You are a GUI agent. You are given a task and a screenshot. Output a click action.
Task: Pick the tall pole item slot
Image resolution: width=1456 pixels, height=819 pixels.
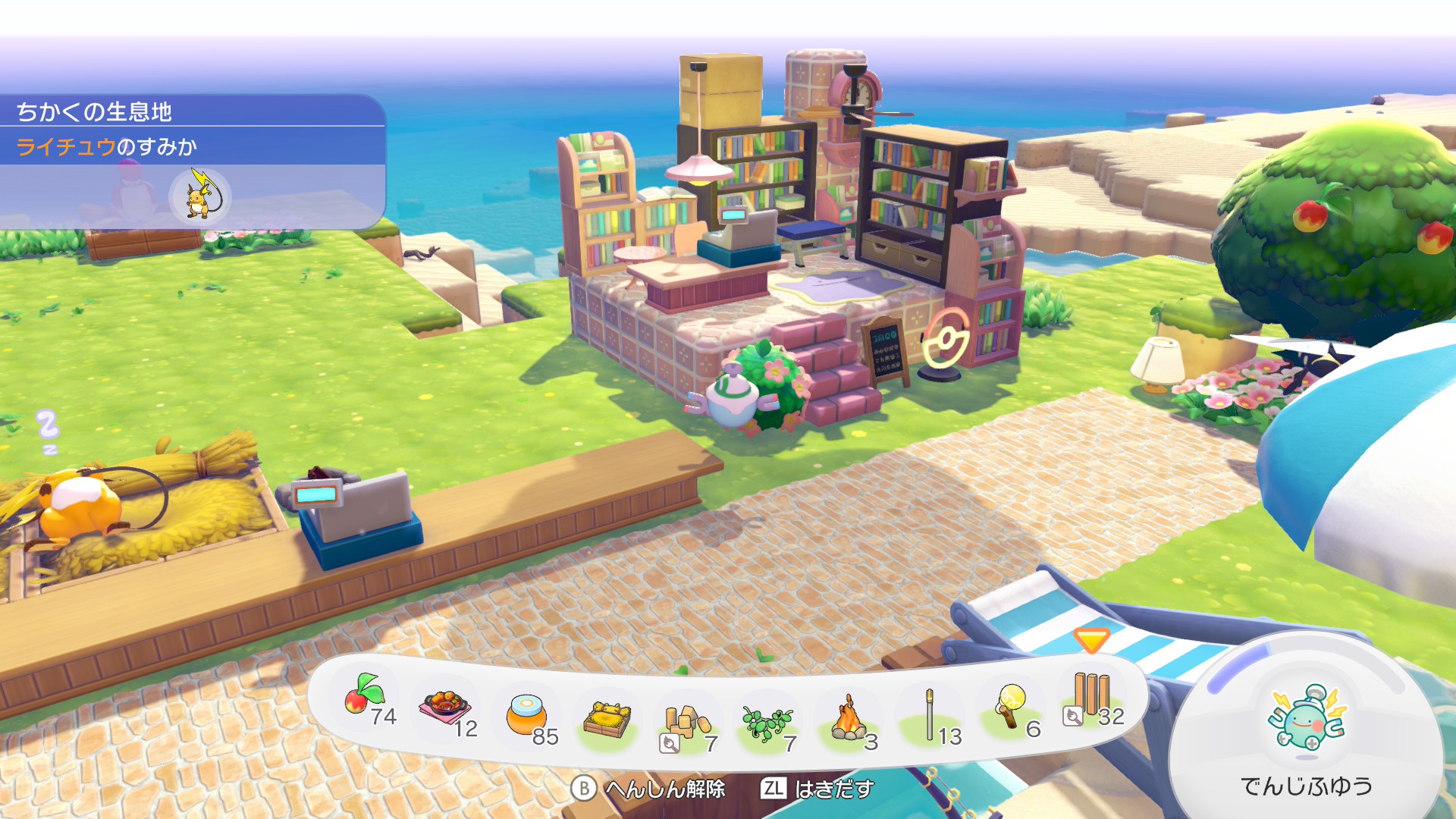click(930, 716)
